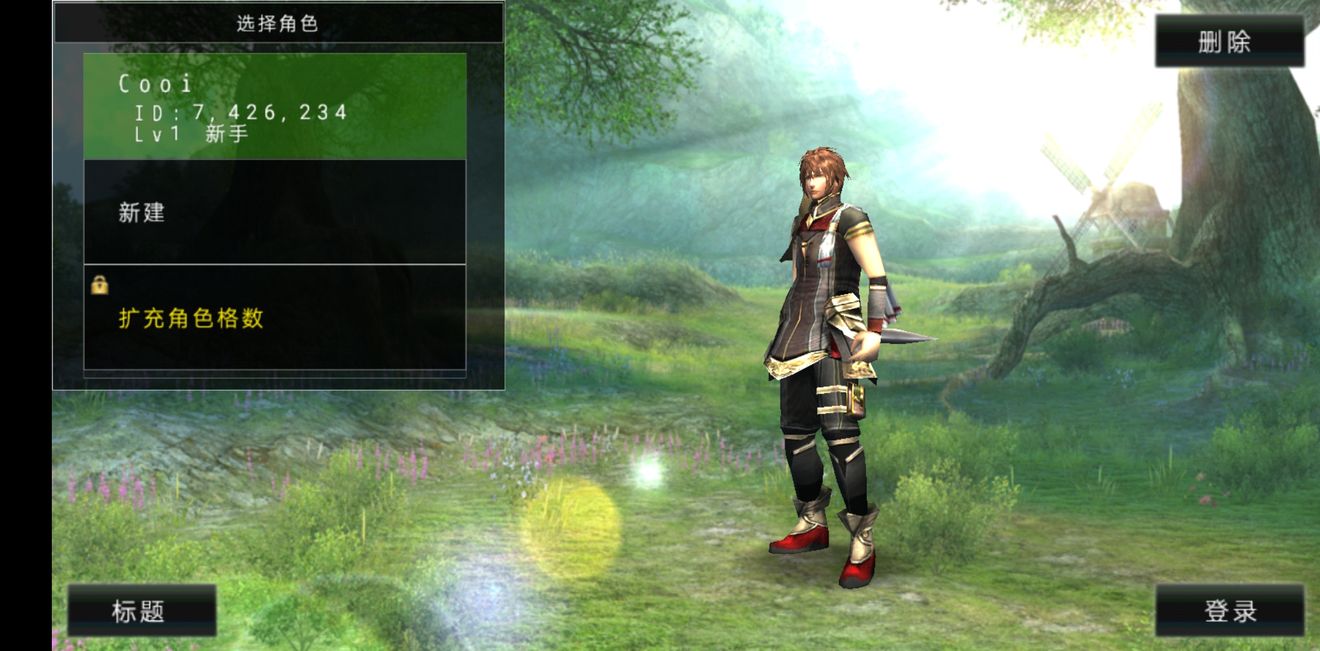Open the locked 扩充角色格数 option

pos(274,318)
